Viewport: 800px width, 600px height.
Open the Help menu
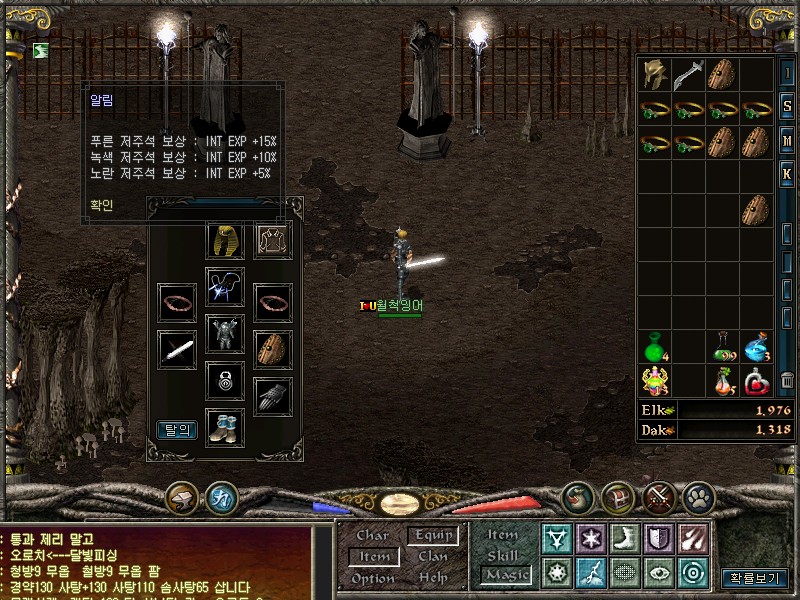[x=433, y=578]
